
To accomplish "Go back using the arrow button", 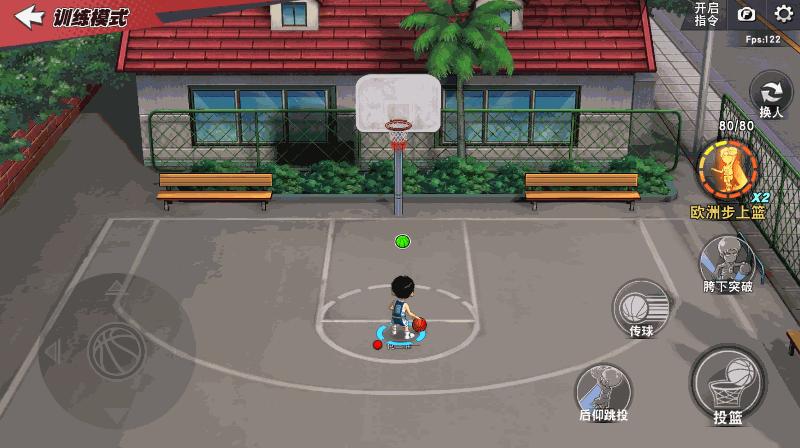I will (30, 17).
